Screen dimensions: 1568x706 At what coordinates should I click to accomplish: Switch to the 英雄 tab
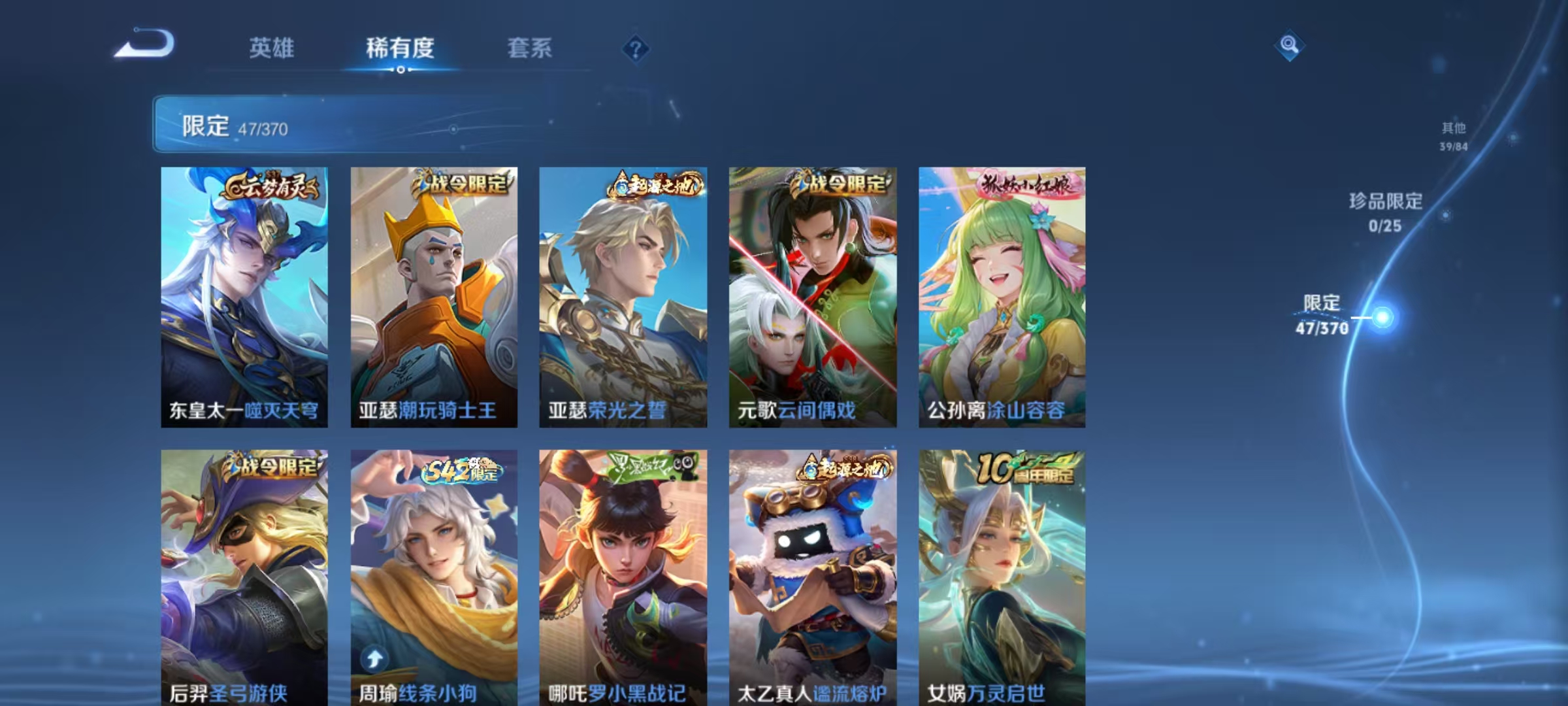272,48
